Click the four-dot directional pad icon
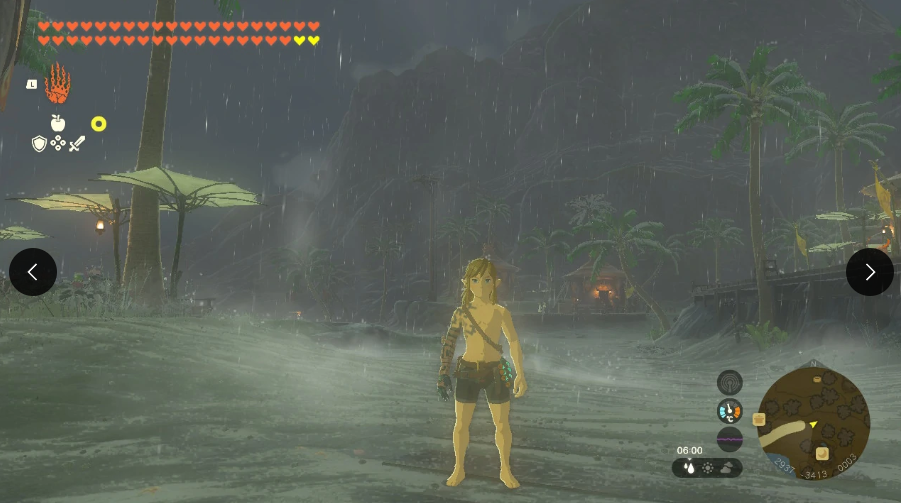The height and width of the screenshot is (503, 901). (x=58, y=144)
